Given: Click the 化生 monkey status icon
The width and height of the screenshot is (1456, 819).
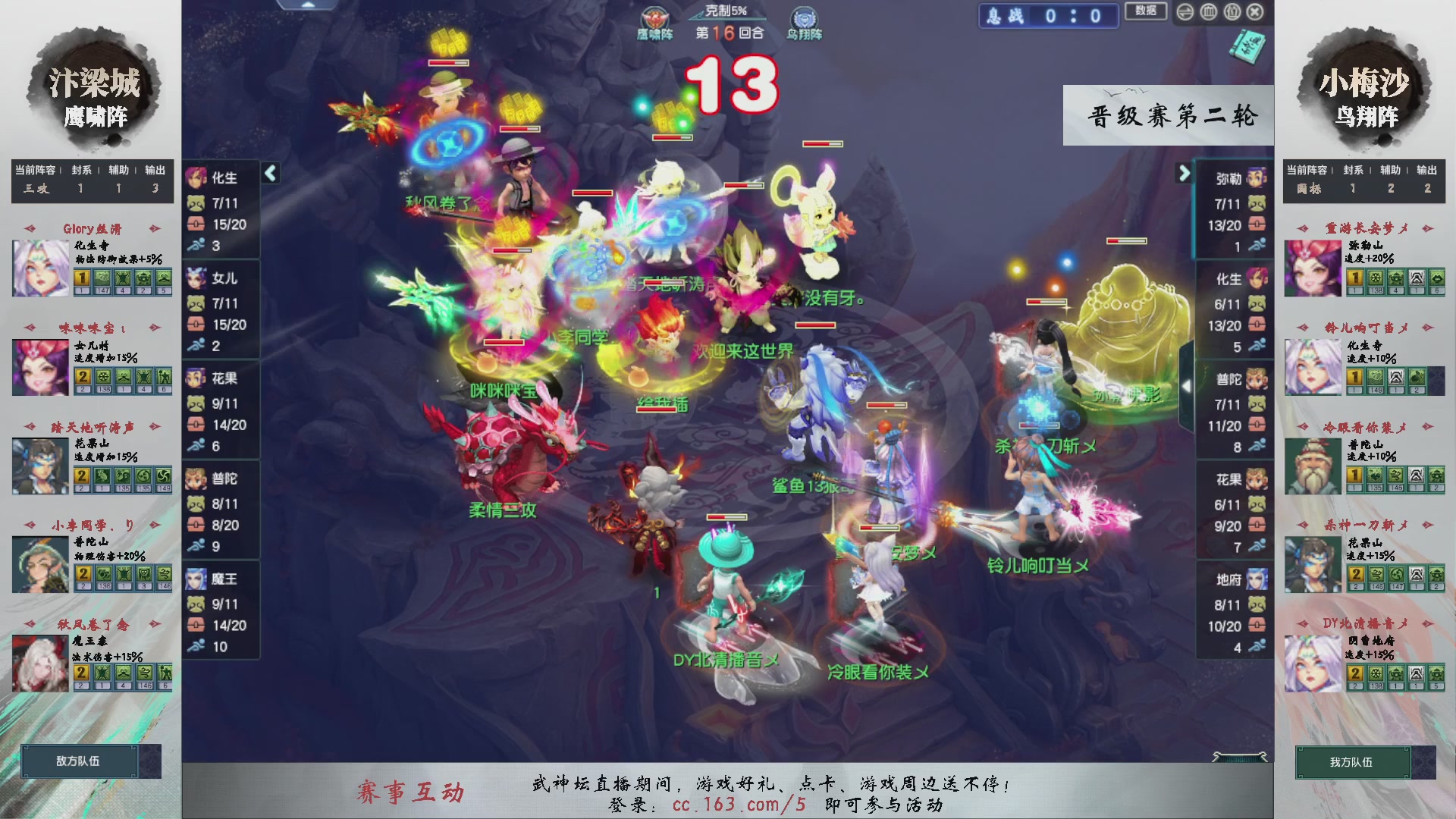Looking at the screenshot, I should click(197, 203).
